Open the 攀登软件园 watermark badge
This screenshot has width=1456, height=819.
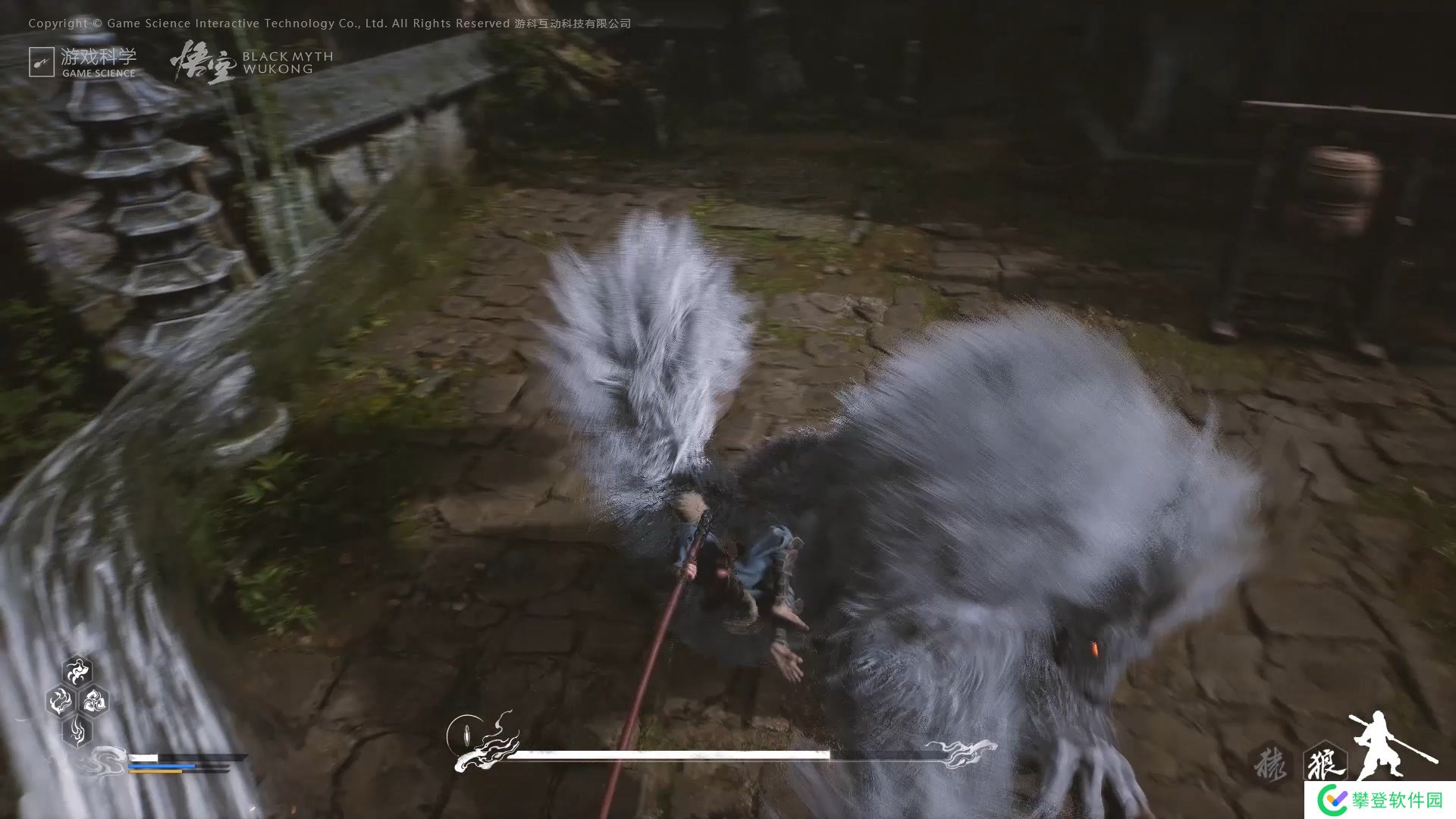click(1380, 799)
